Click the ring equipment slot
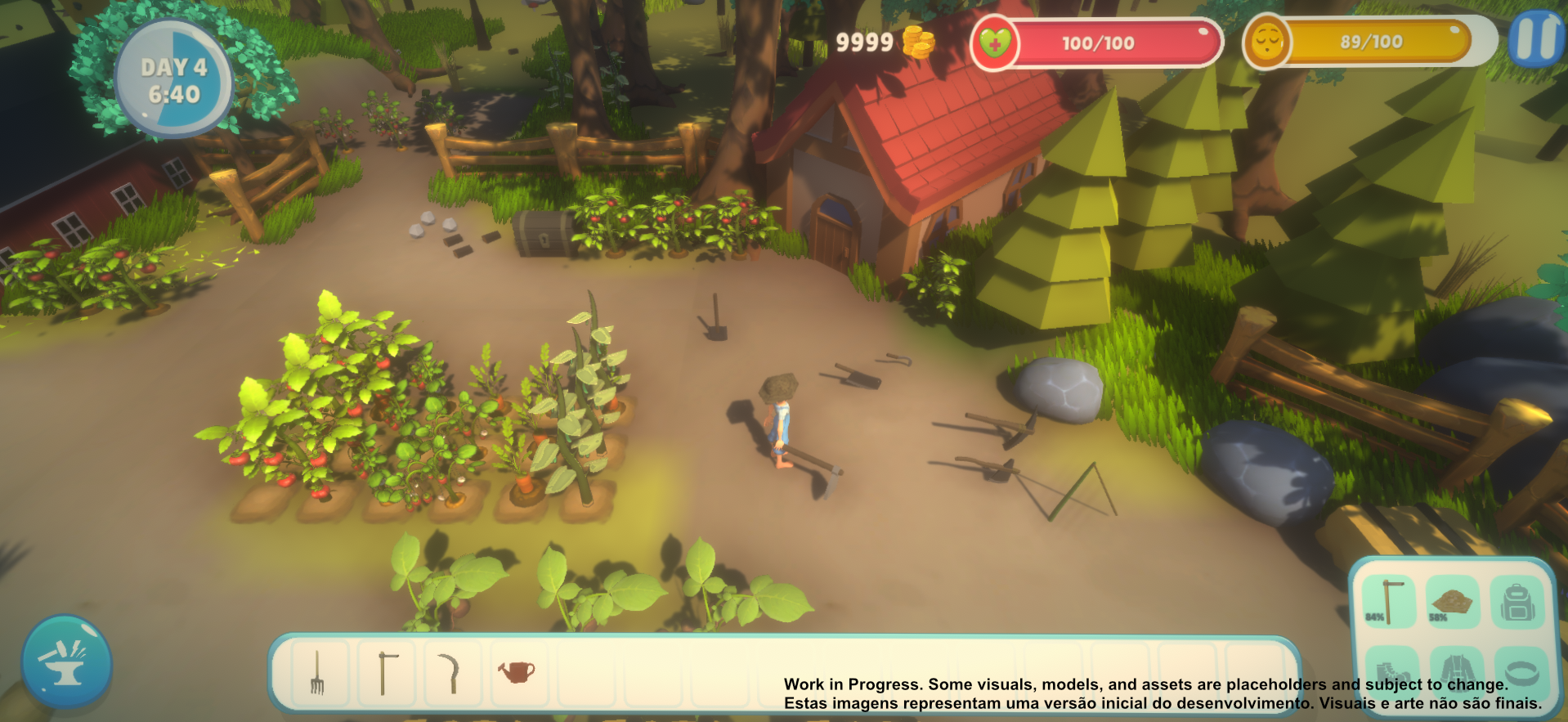The image size is (1568, 722). pos(1521,672)
